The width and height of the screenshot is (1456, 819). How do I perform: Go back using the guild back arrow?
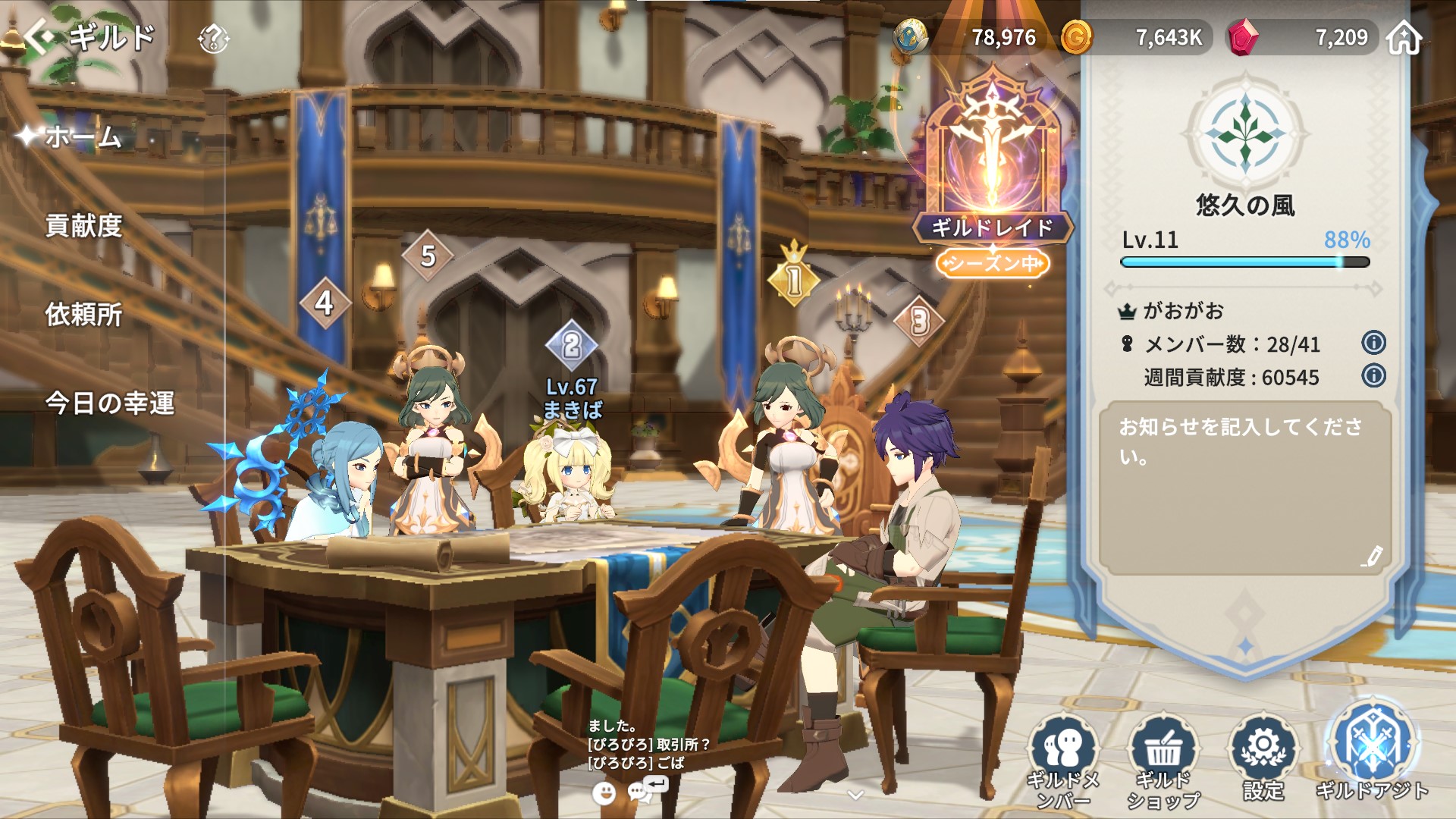point(39,36)
